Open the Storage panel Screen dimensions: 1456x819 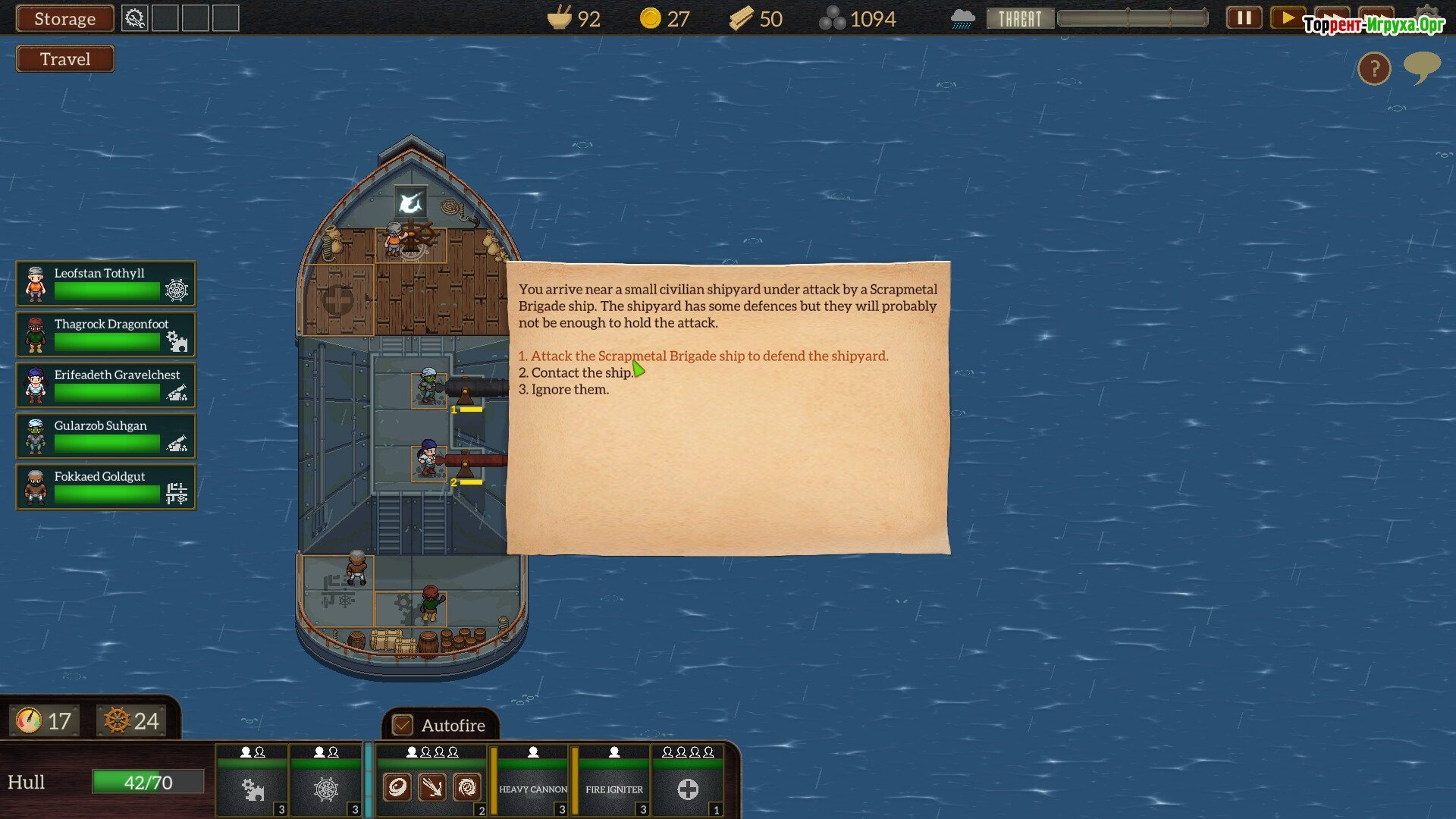[64, 19]
